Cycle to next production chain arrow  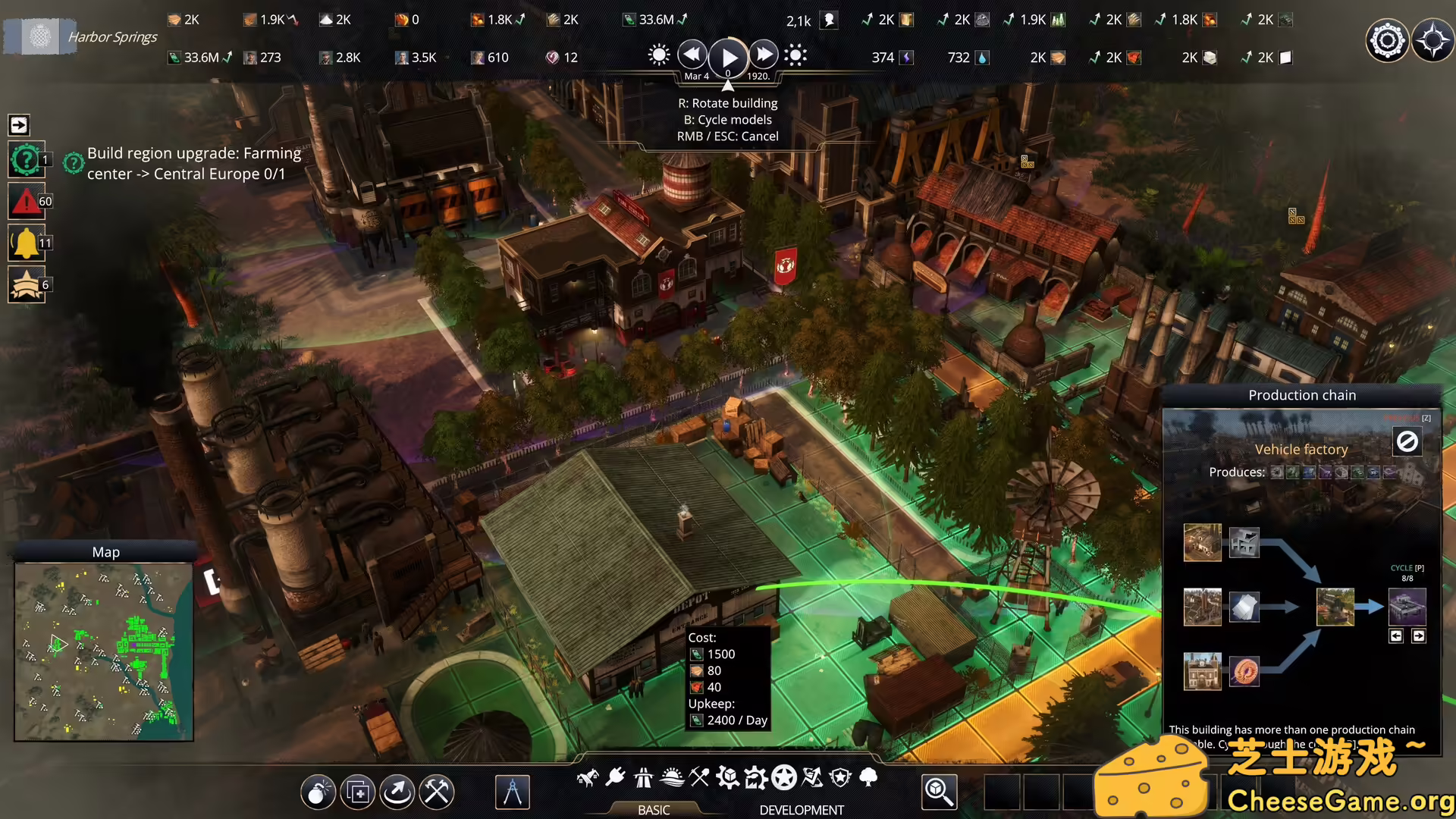click(1419, 636)
